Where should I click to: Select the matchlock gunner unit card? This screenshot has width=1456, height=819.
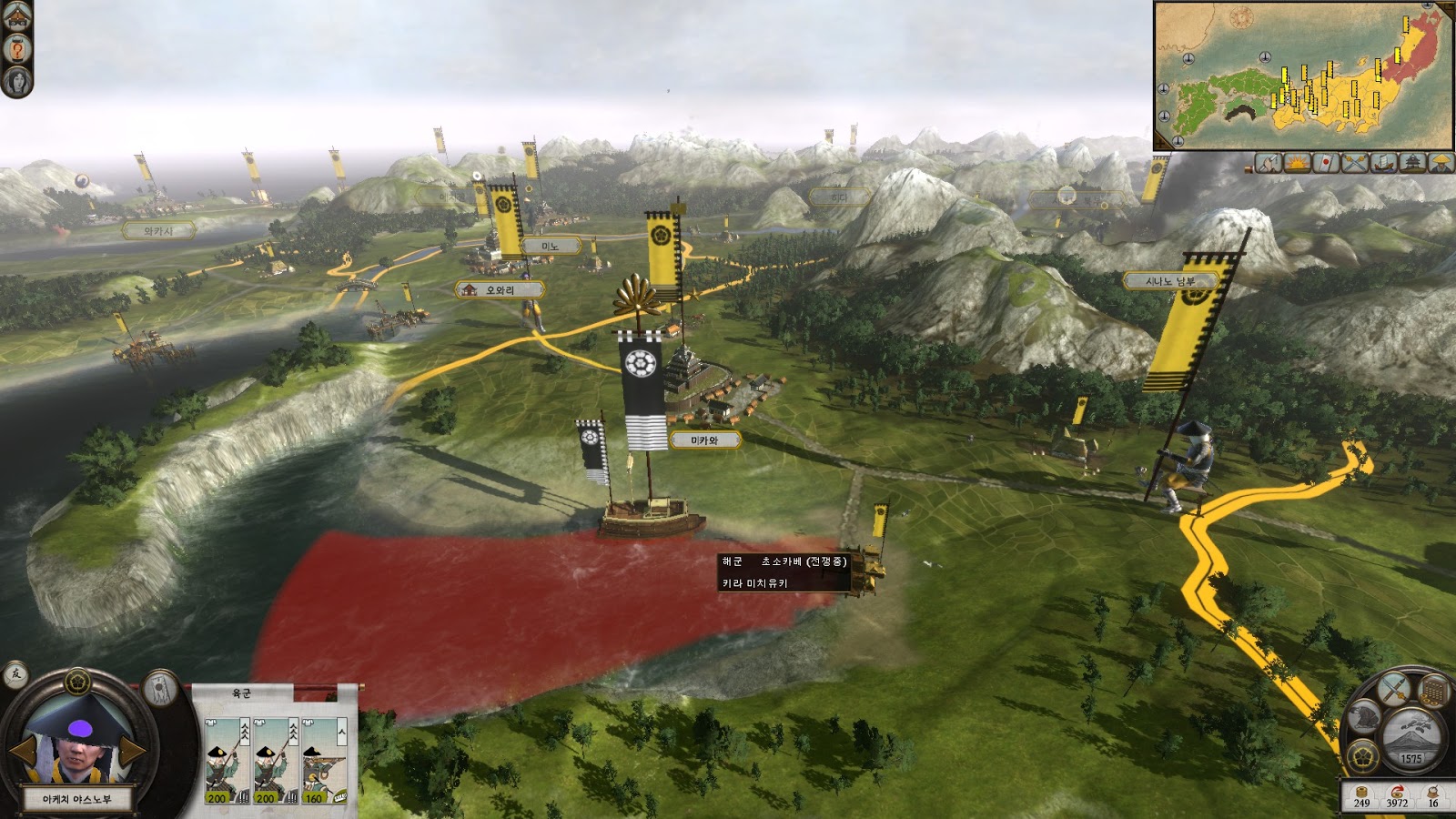click(324, 761)
